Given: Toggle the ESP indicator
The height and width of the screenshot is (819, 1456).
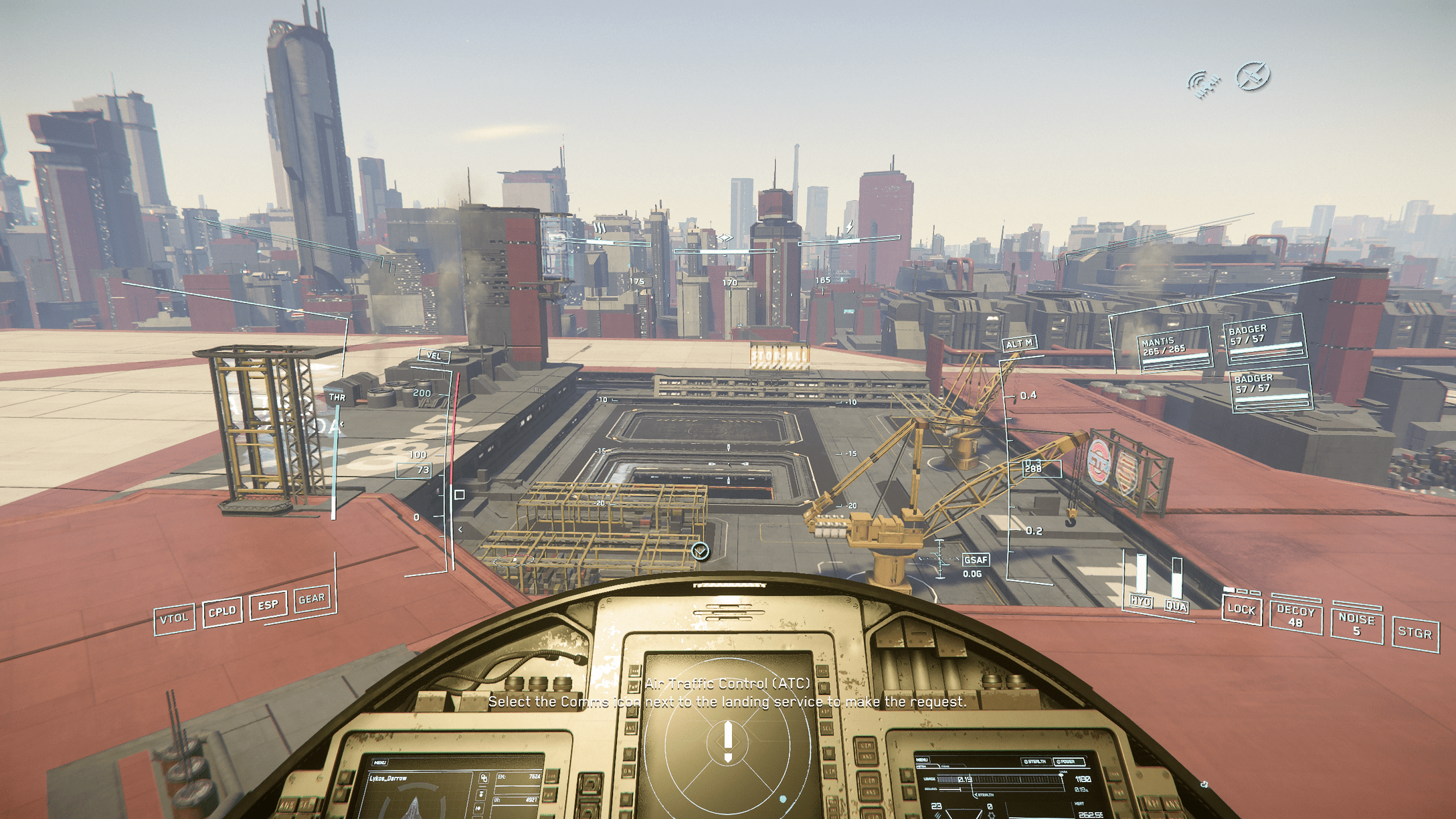Looking at the screenshot, I should click(268, 605).
